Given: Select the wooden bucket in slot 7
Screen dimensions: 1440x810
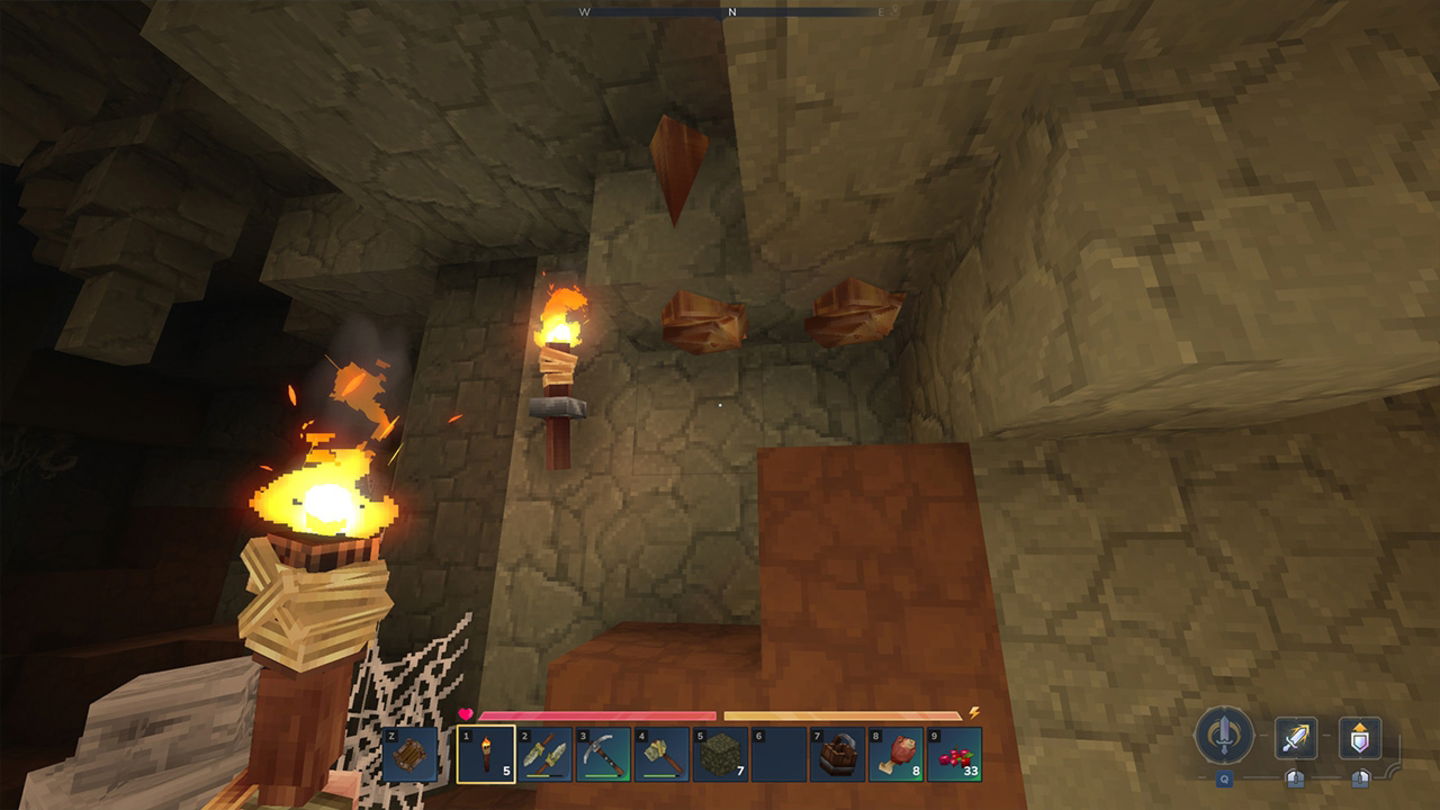Looking at the screenshot, I should [837, 755].
